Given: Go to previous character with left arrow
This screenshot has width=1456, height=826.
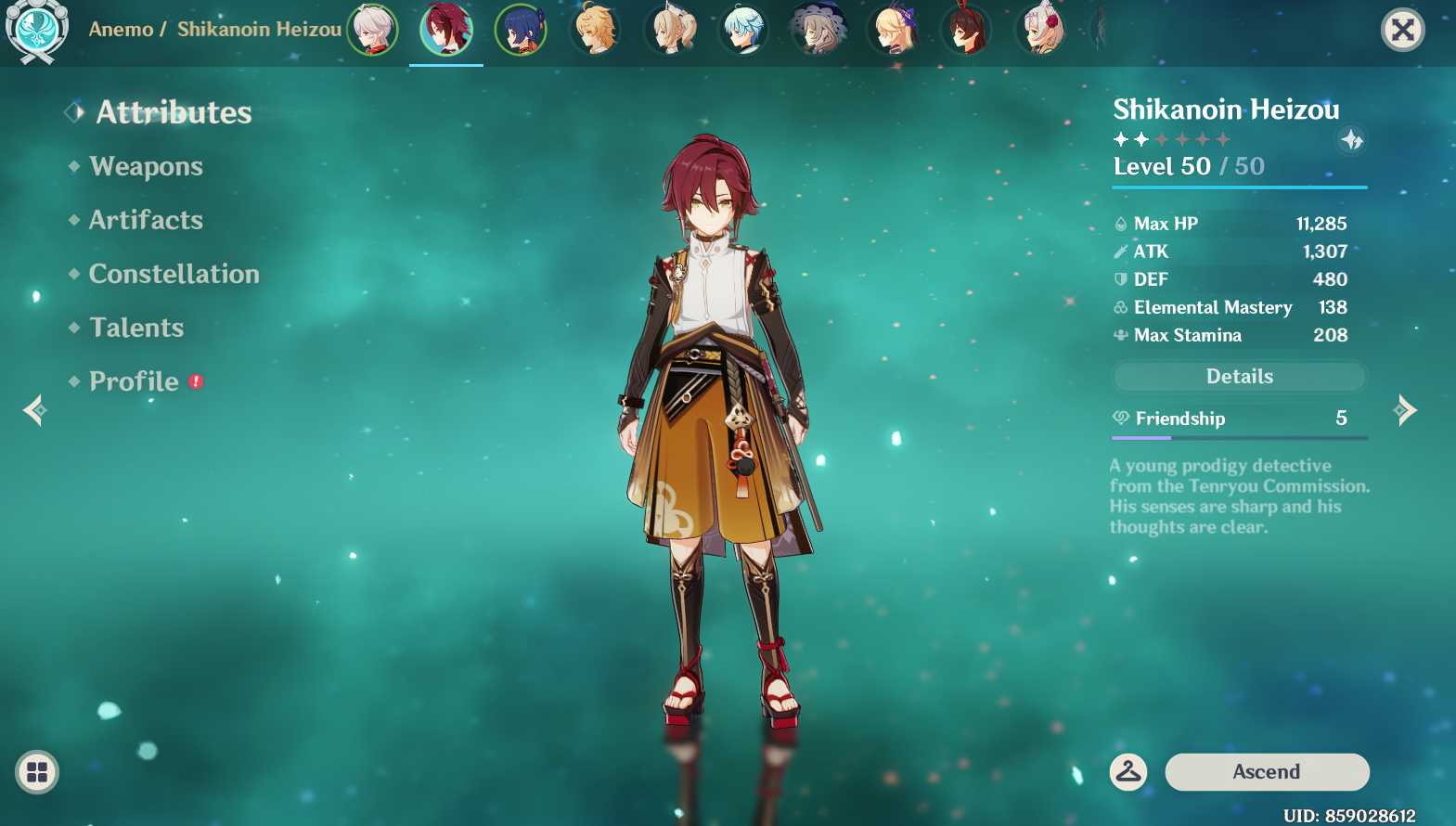Looking at the screenshot, I should click(33, 409).
